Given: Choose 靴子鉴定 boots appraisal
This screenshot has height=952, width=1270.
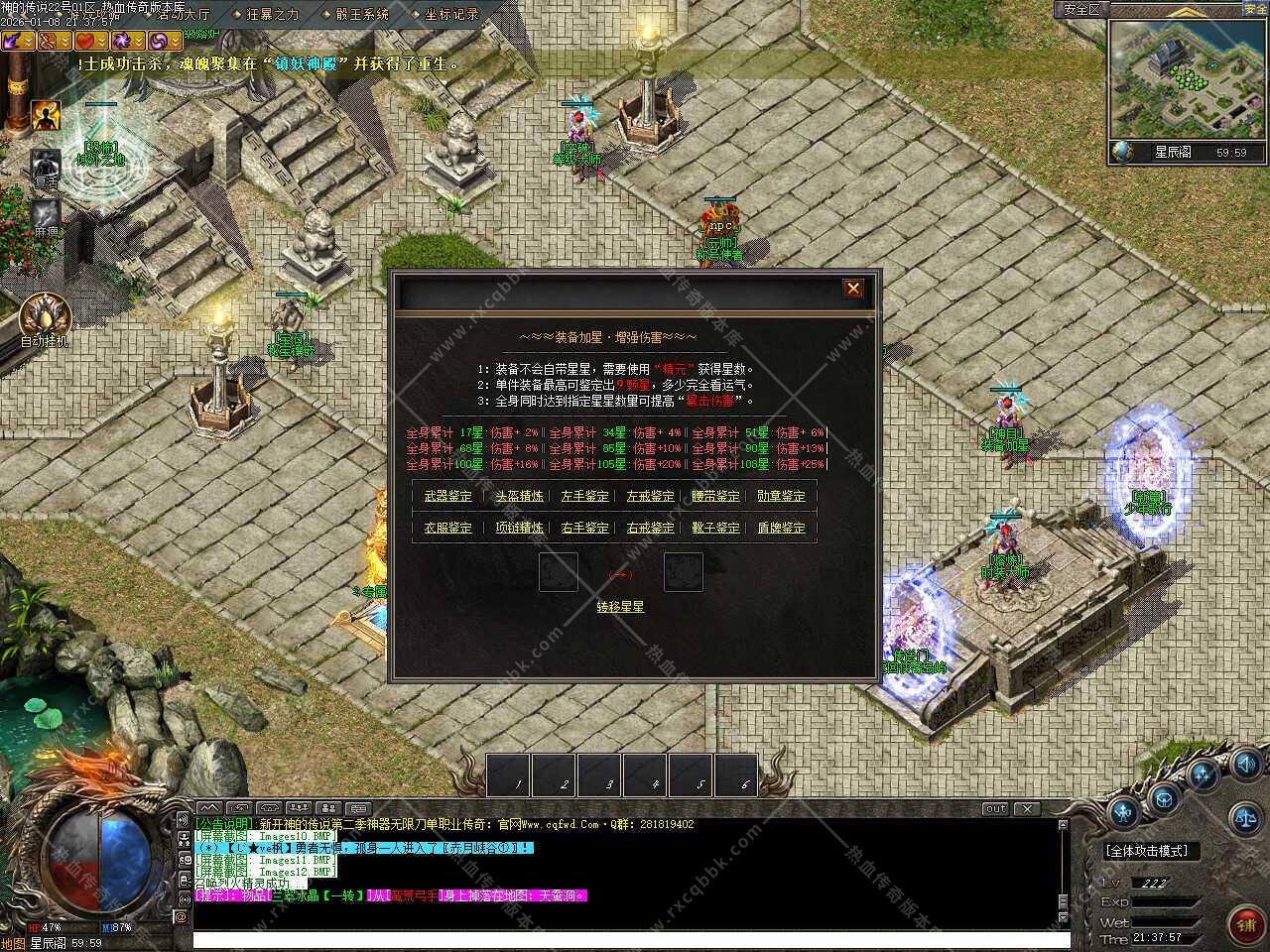Looking at the screenshot, I should pos(715,528).
